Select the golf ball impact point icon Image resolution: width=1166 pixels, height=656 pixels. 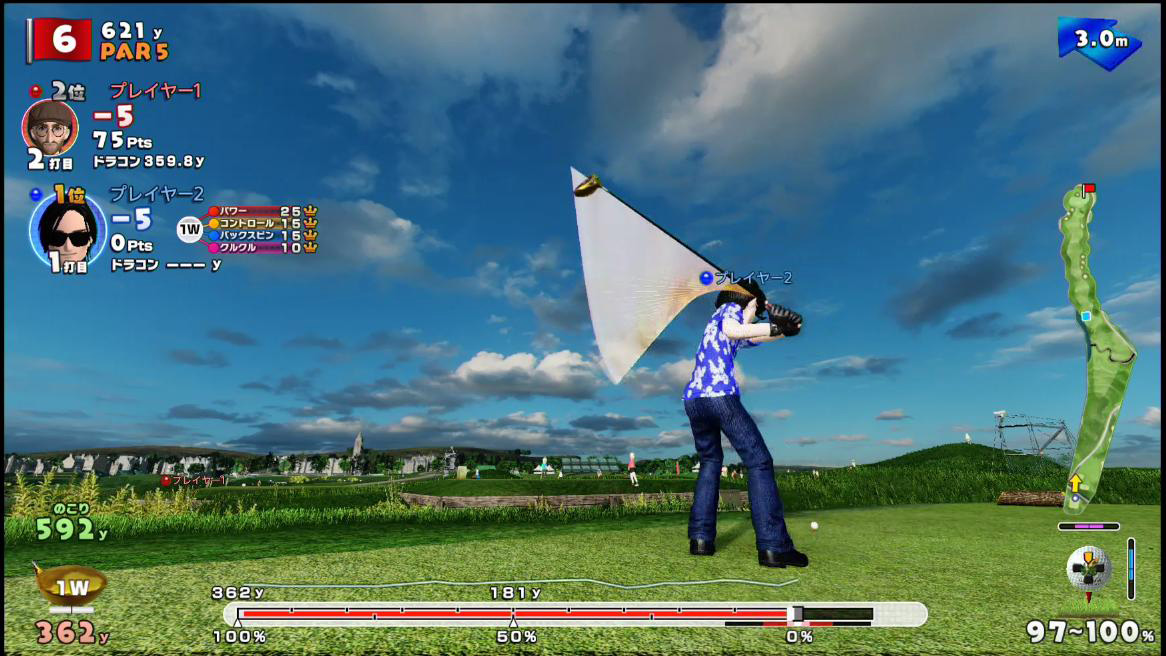[x=1089, y=570]
